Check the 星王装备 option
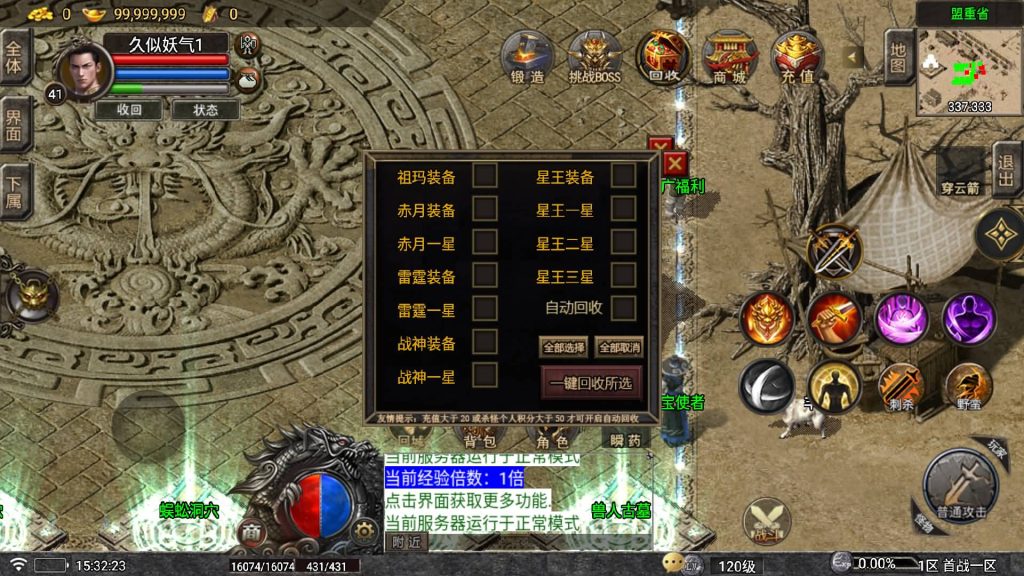The height and width of the screenshot is (576, 1024). [x=624, y=177]
